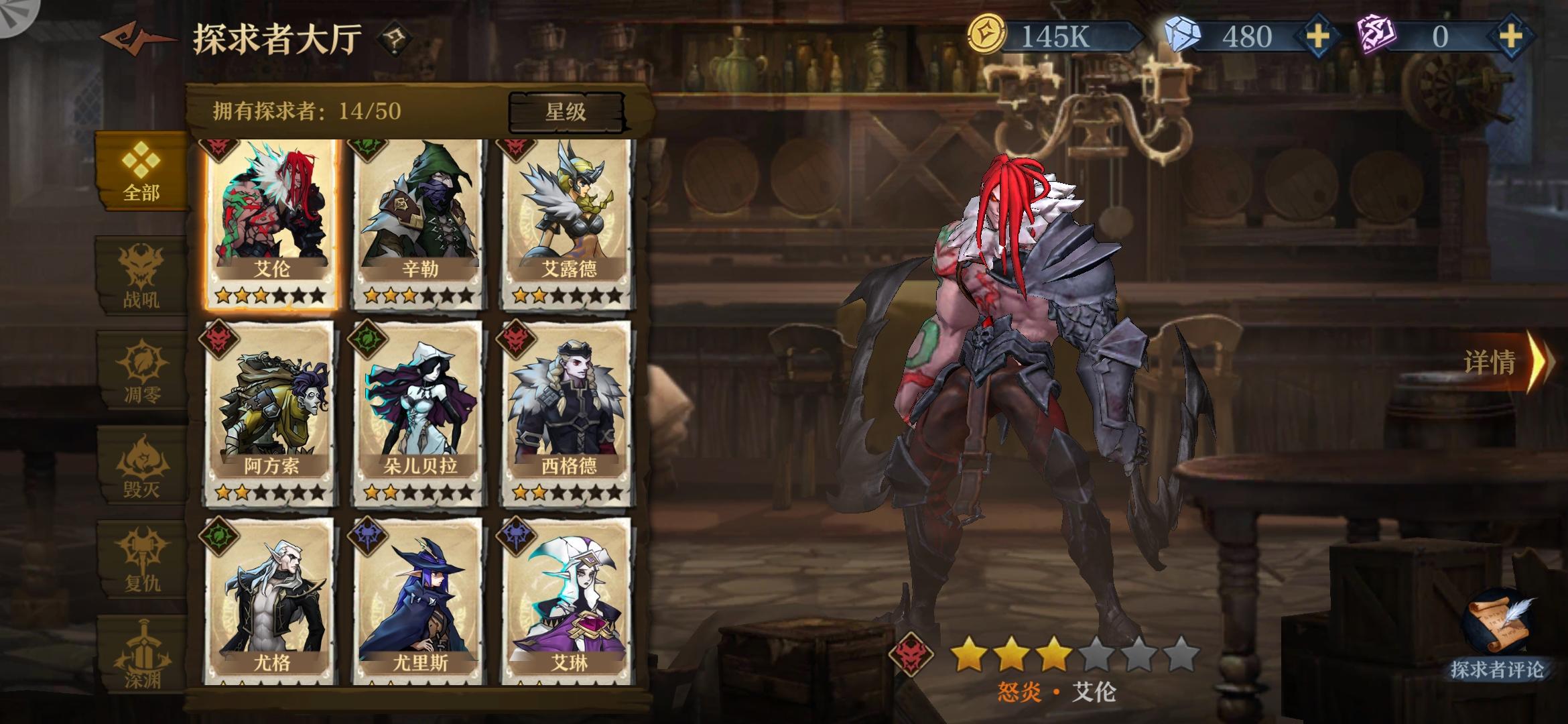
Task: Open the 星级 sorting dropdown
Action: tap(566, 111)
